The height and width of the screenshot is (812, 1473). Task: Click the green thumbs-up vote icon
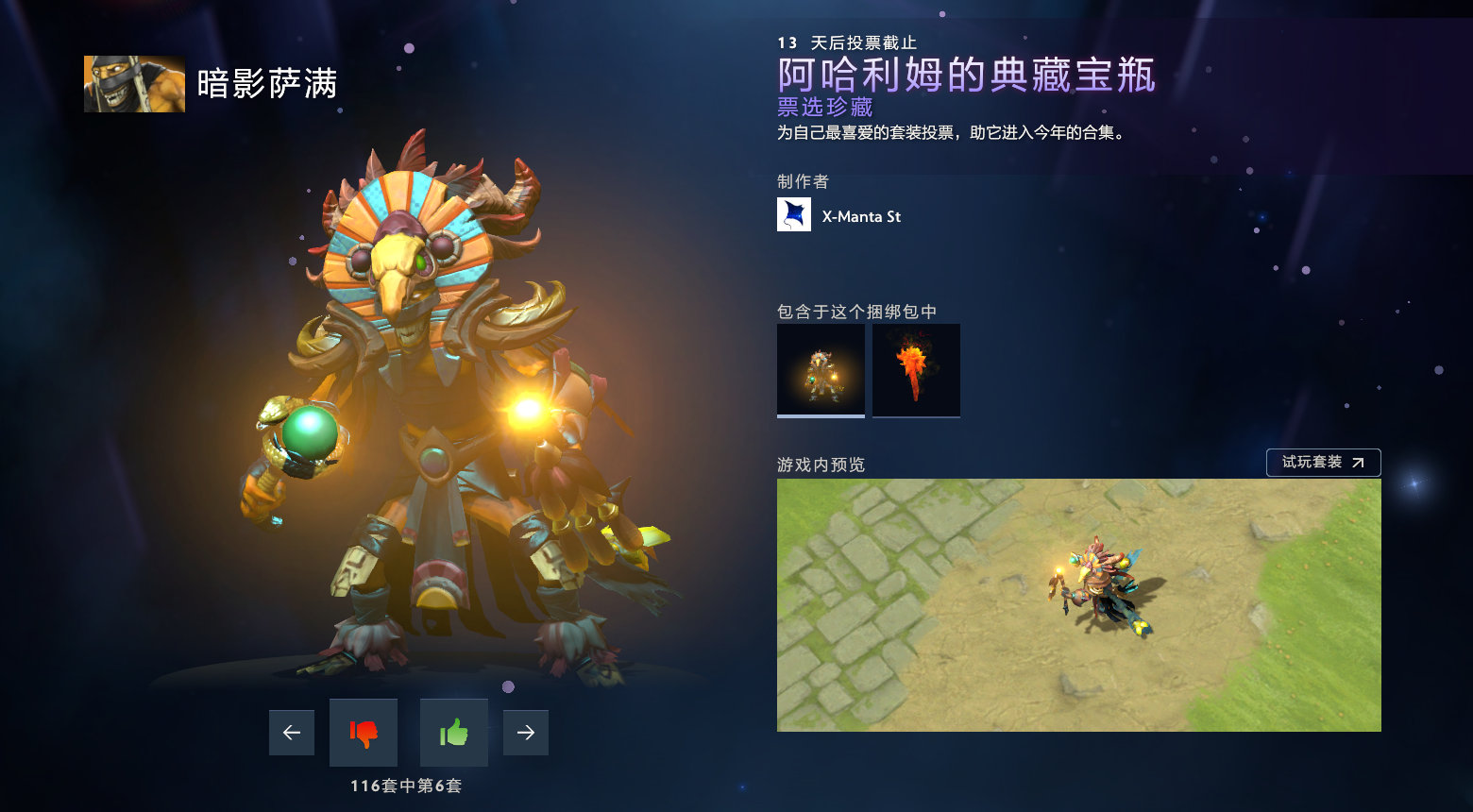(x=454, y=732)
